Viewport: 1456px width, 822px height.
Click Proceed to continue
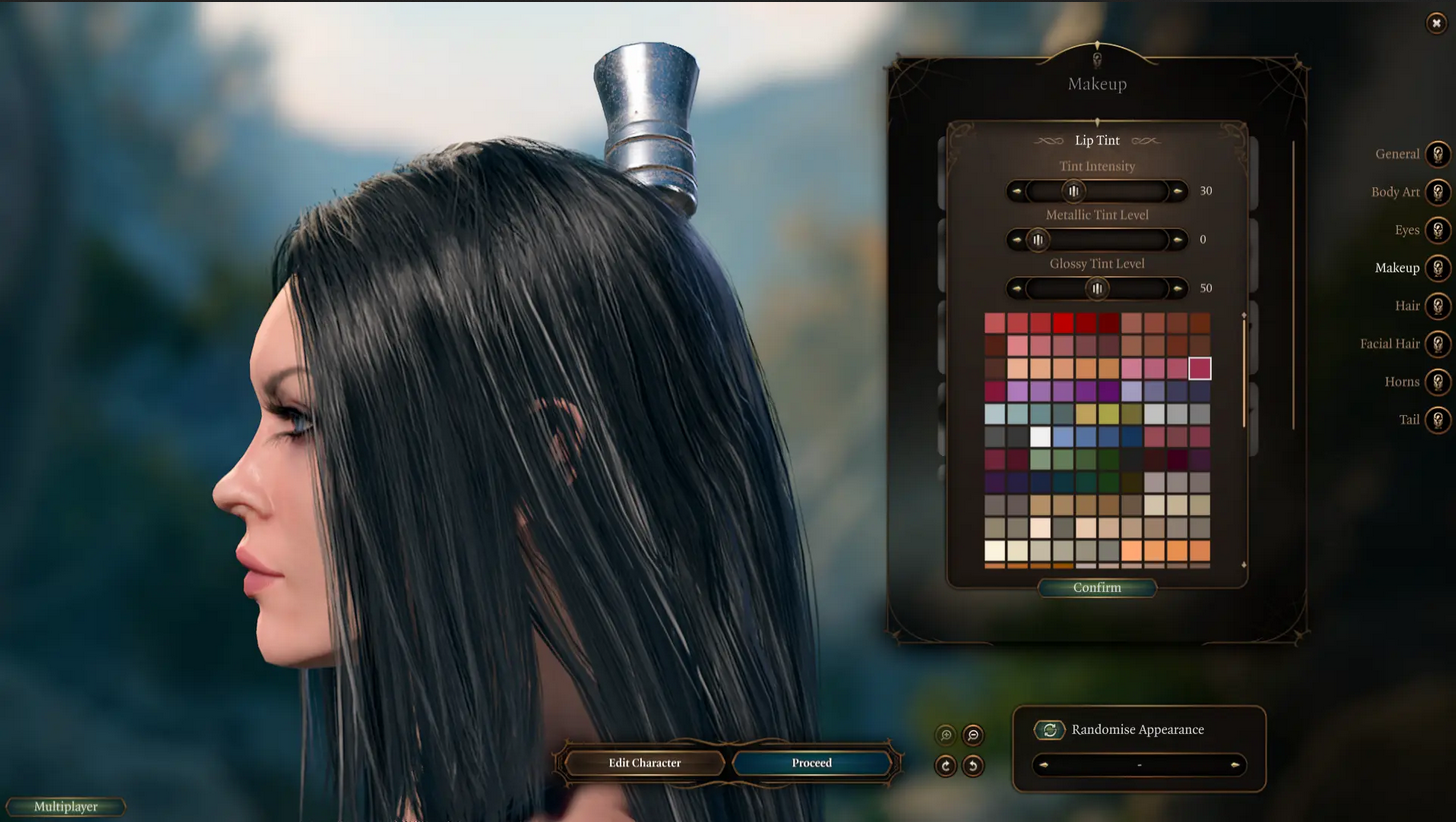(812, 763)
